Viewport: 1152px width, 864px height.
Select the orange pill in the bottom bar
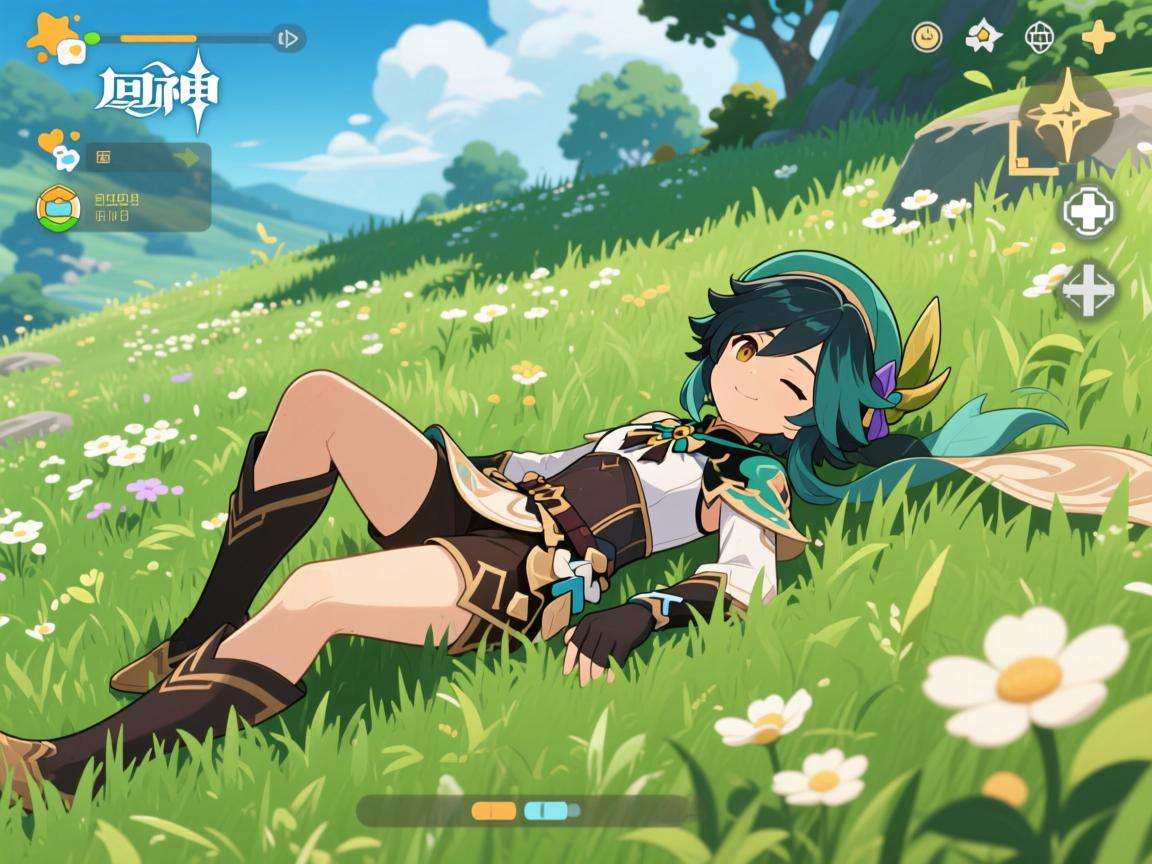[x=493, y=810]
